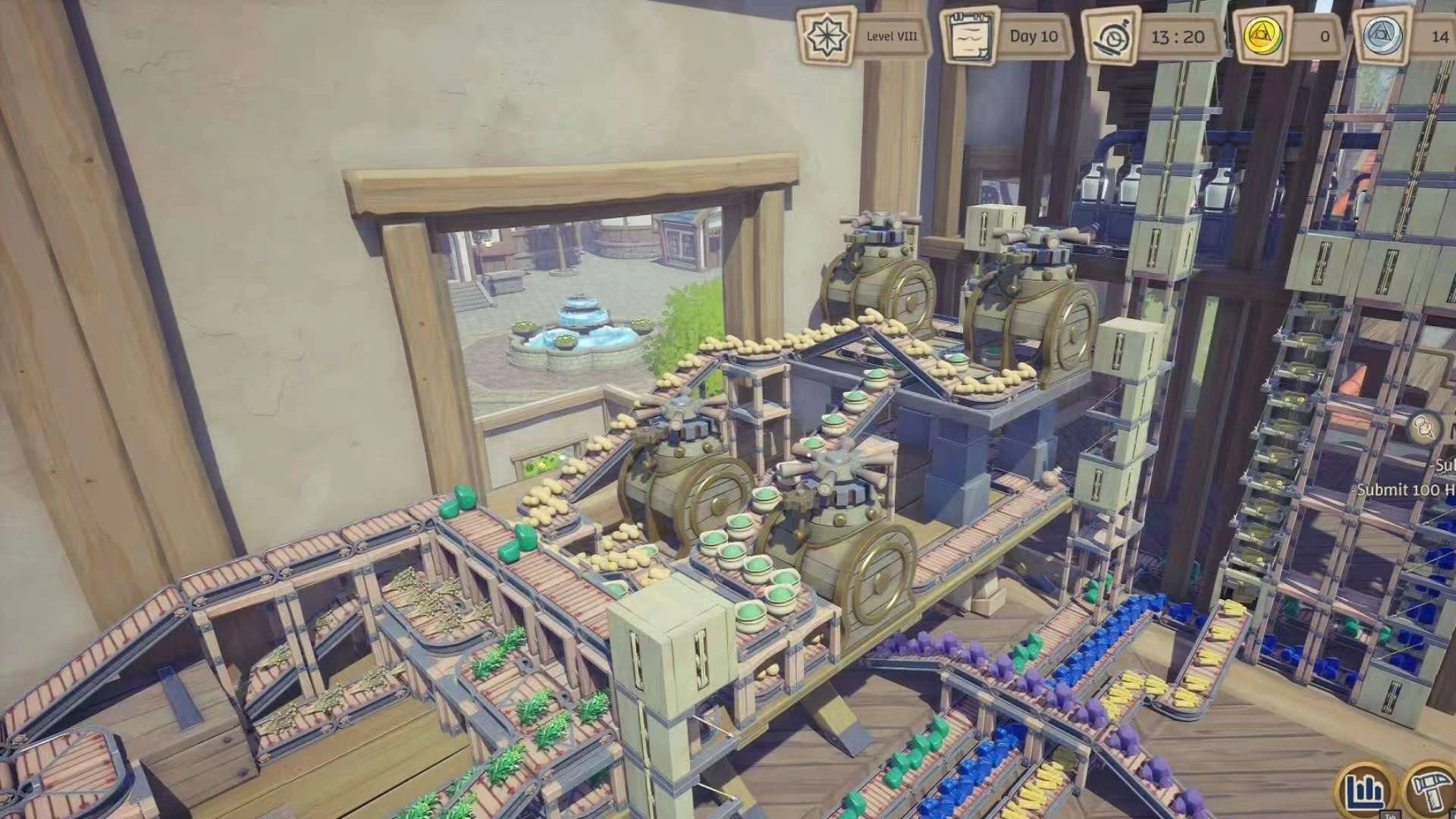Open the bar chart statistics button

point(1365,791)
